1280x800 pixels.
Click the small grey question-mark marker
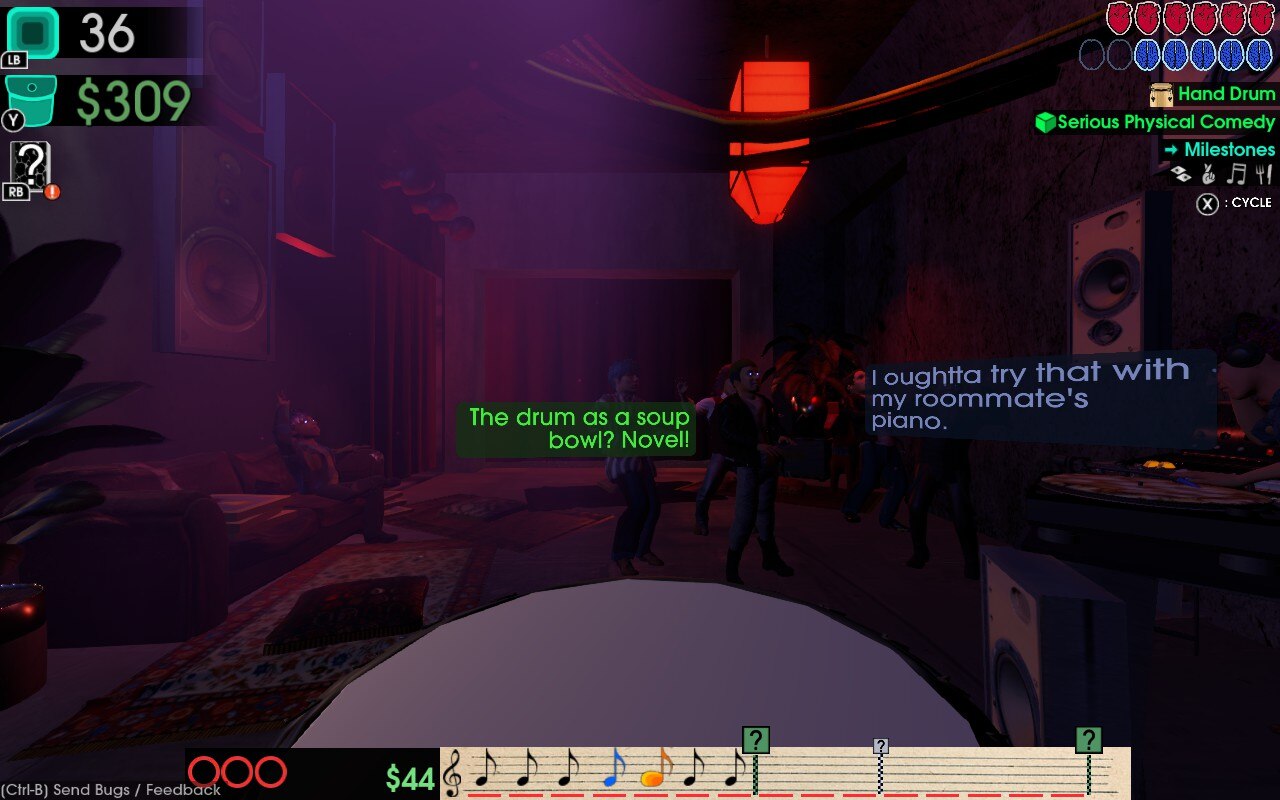pyautogui.click(x=880, y=746)
